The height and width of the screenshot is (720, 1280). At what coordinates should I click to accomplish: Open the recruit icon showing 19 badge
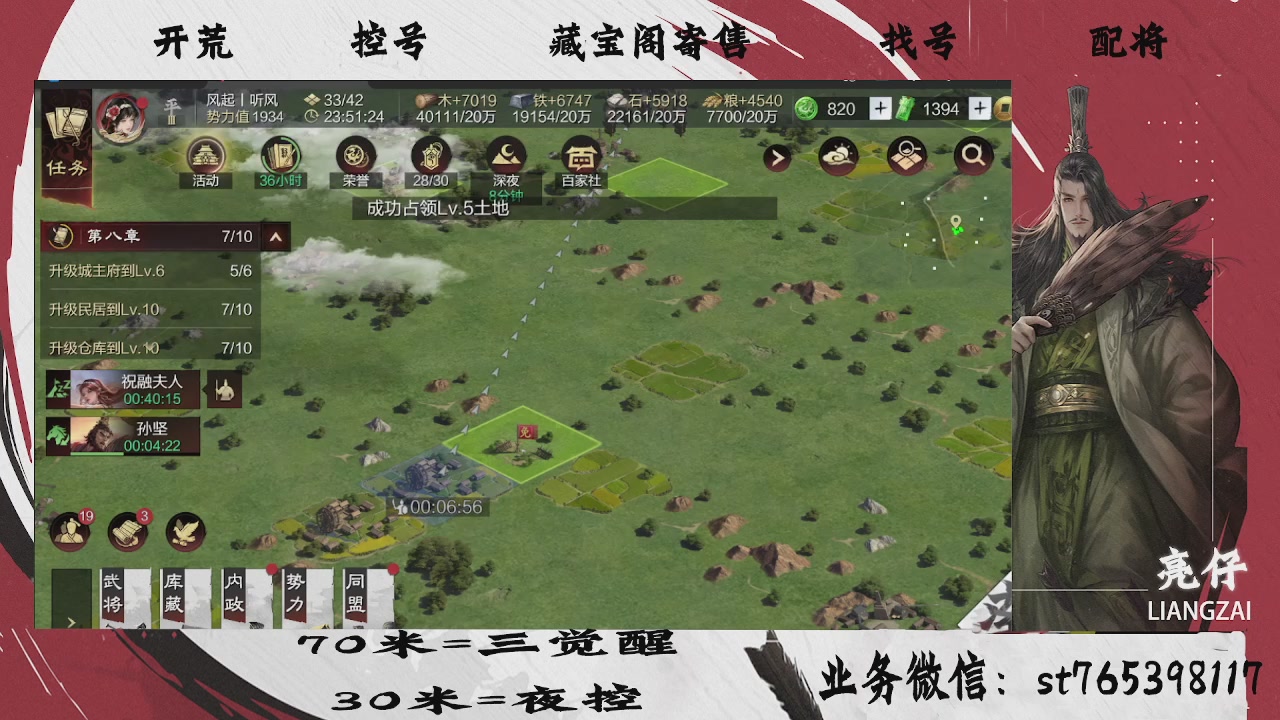[68, 533]
